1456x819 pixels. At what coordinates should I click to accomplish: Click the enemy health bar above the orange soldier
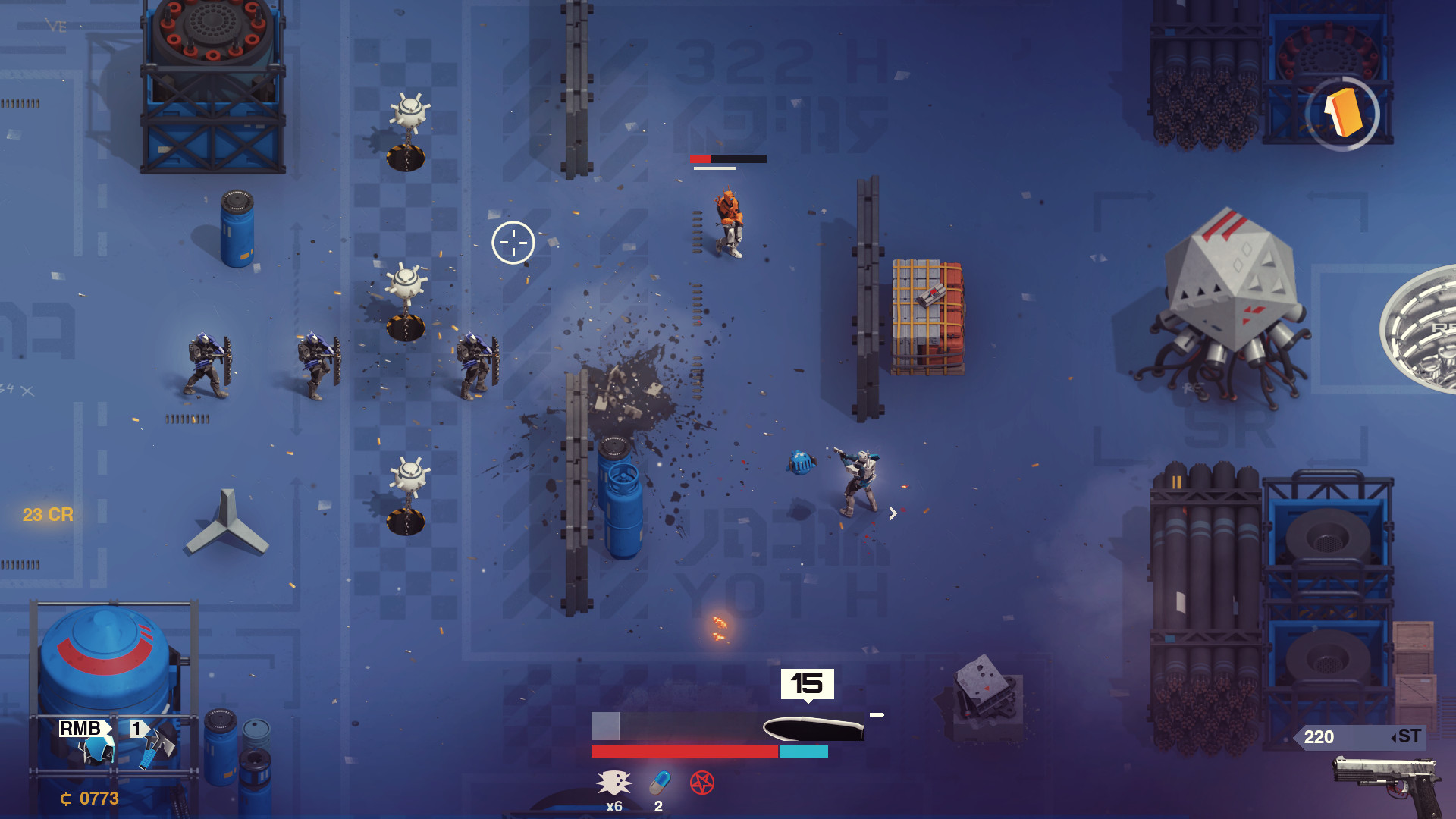[x=728, y=159]
